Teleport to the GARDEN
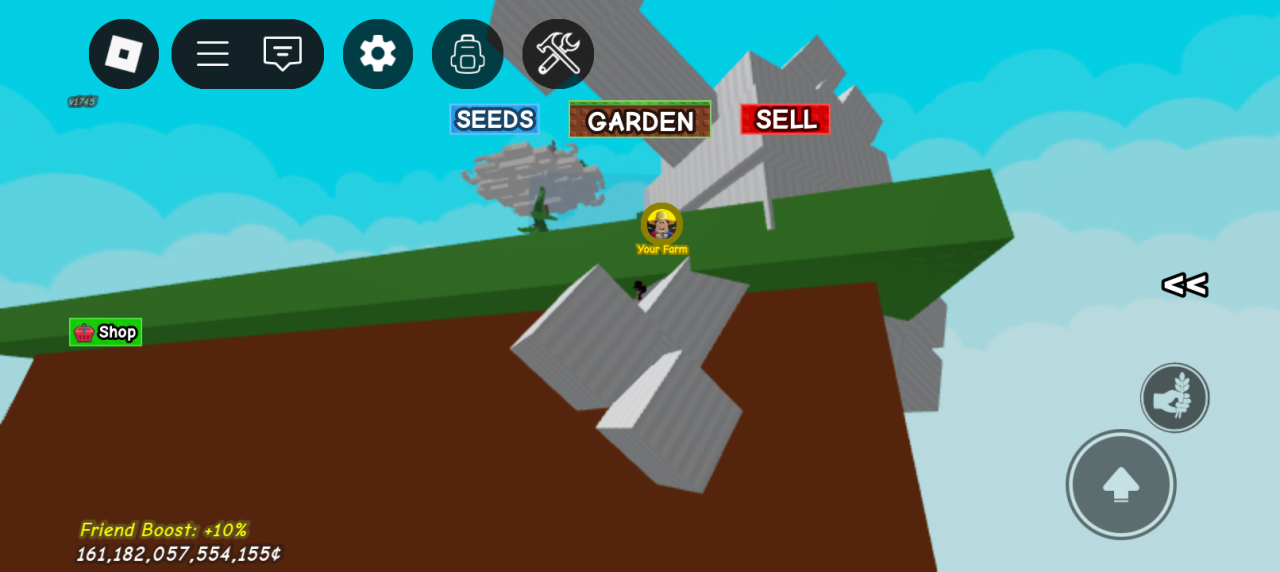 (640, 120)
